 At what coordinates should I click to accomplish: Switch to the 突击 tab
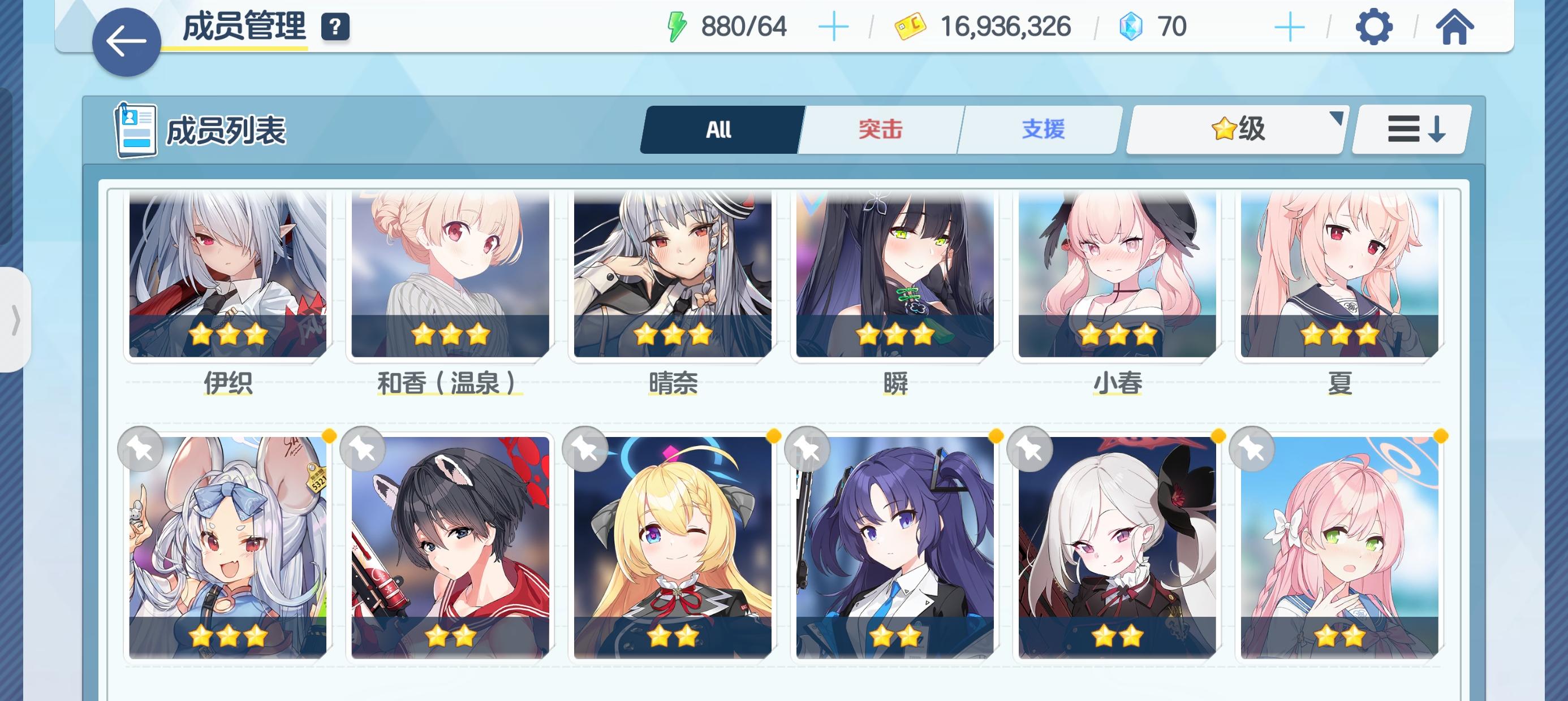click(x=880, y=129)
